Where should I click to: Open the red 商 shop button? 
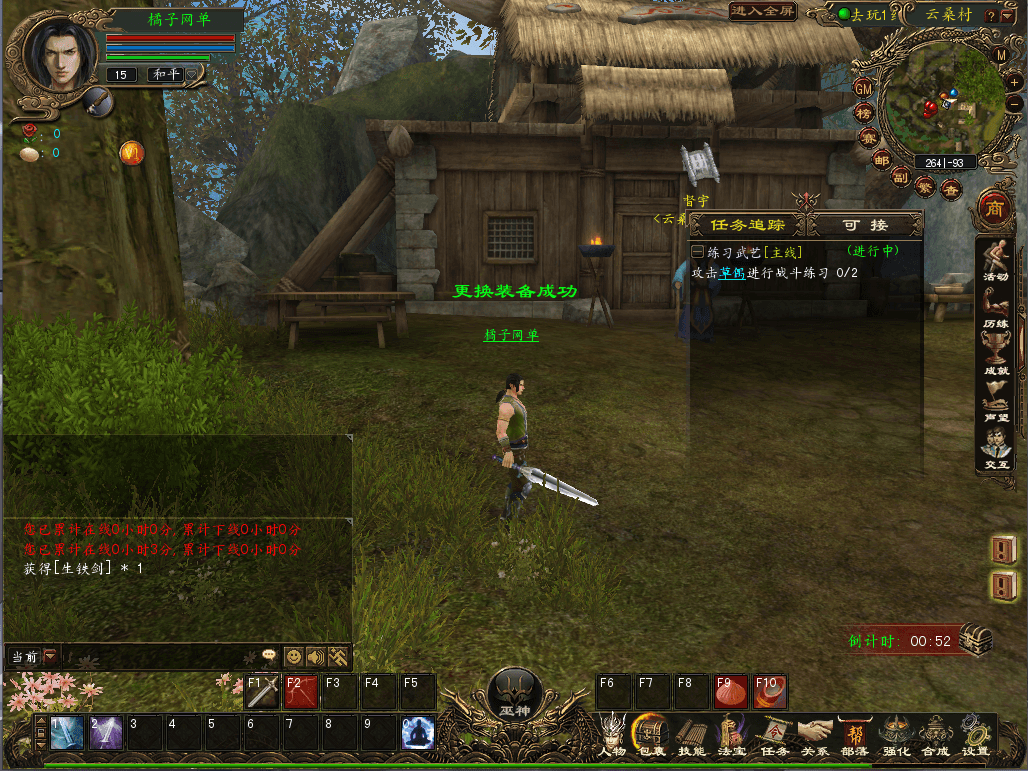(994, 208)
